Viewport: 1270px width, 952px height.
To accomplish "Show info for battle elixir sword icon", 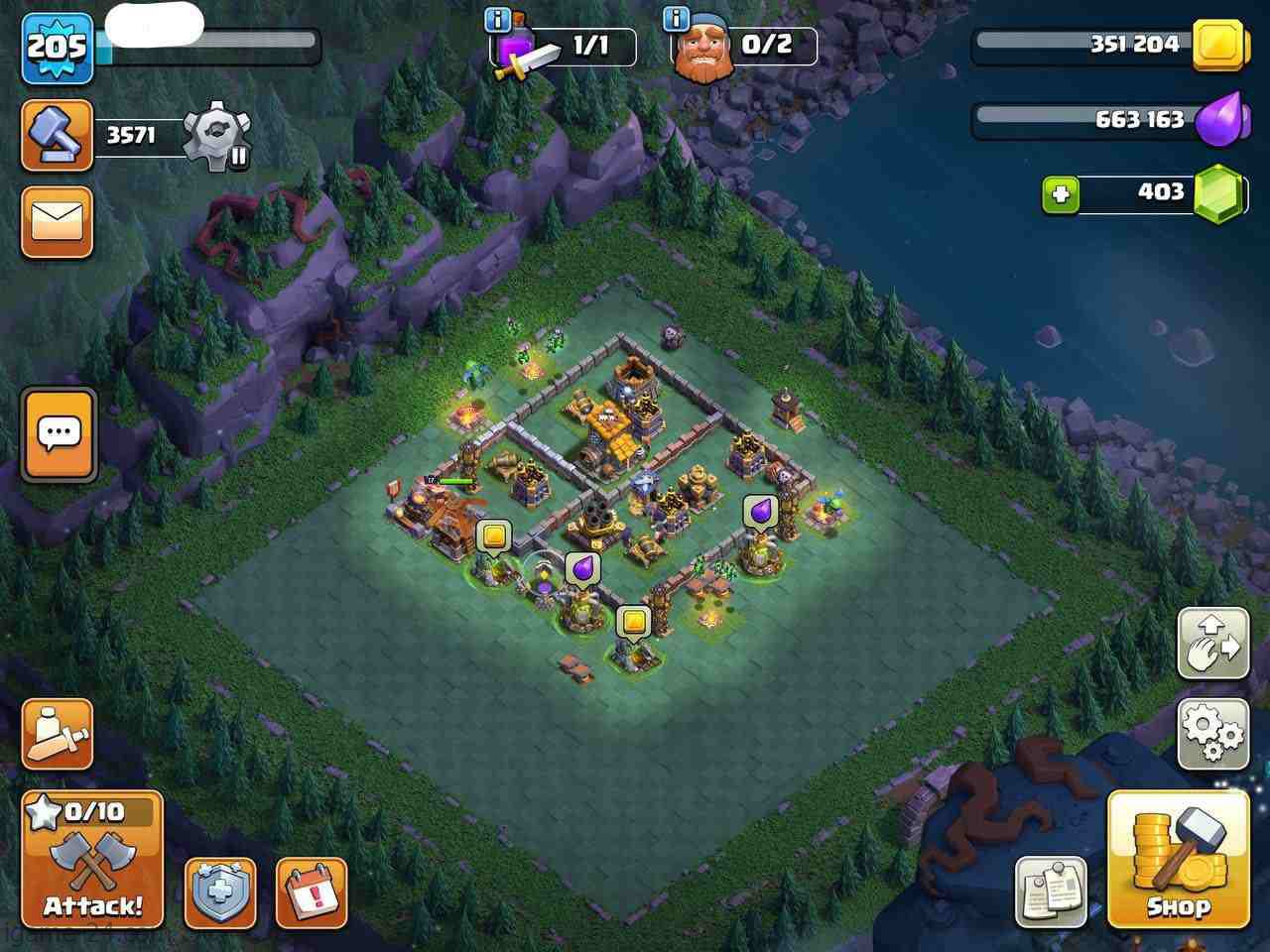I will [x=498, y=20].
